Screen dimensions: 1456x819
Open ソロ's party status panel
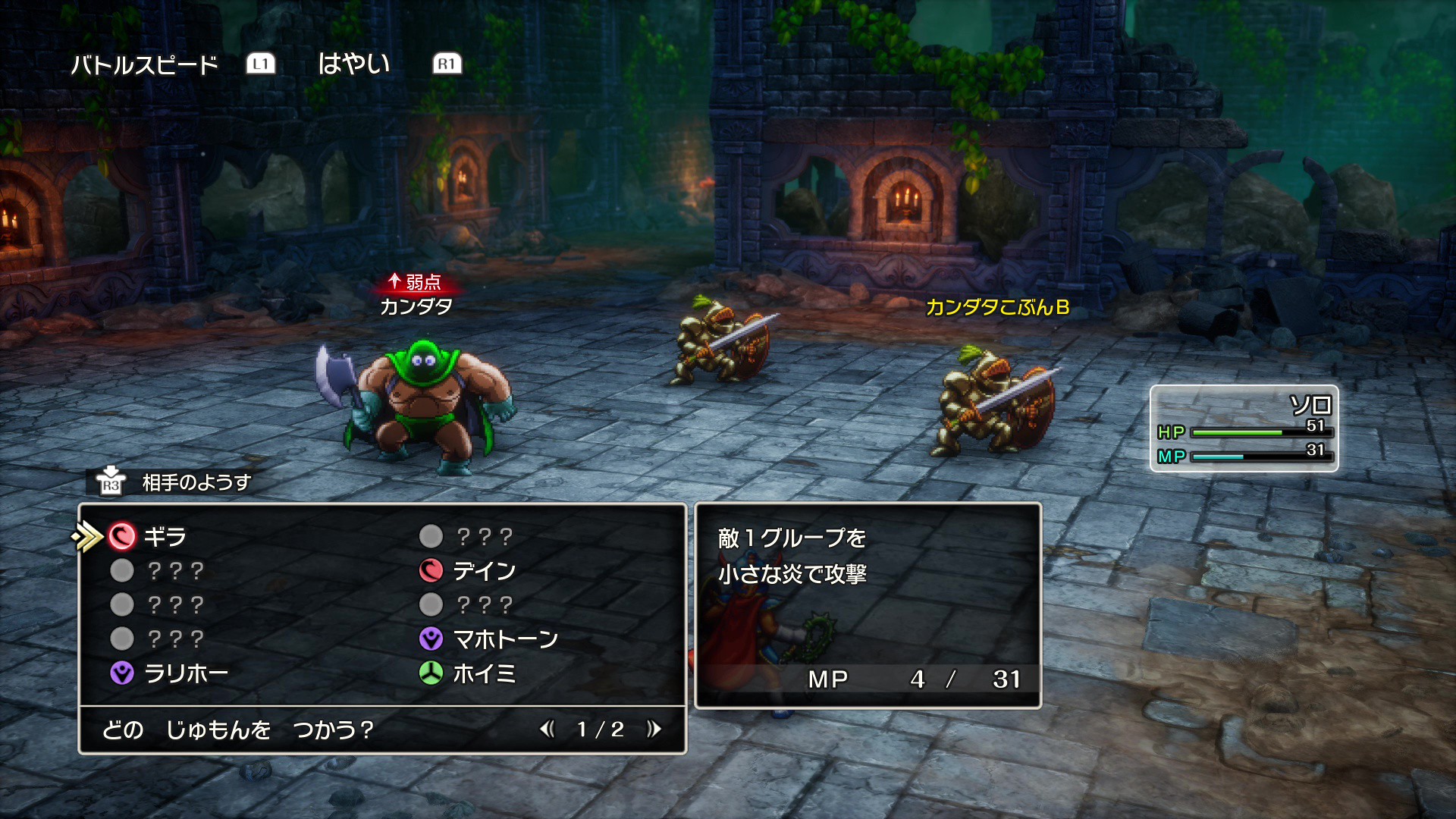click(x=1244, y=428)
